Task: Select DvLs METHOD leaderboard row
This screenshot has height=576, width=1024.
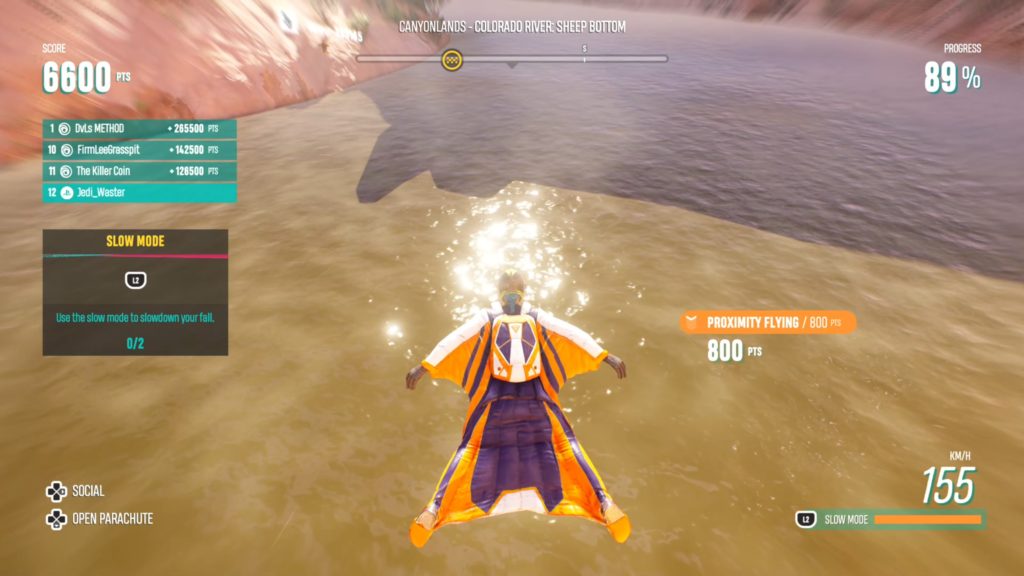Action: pos(139,129)
